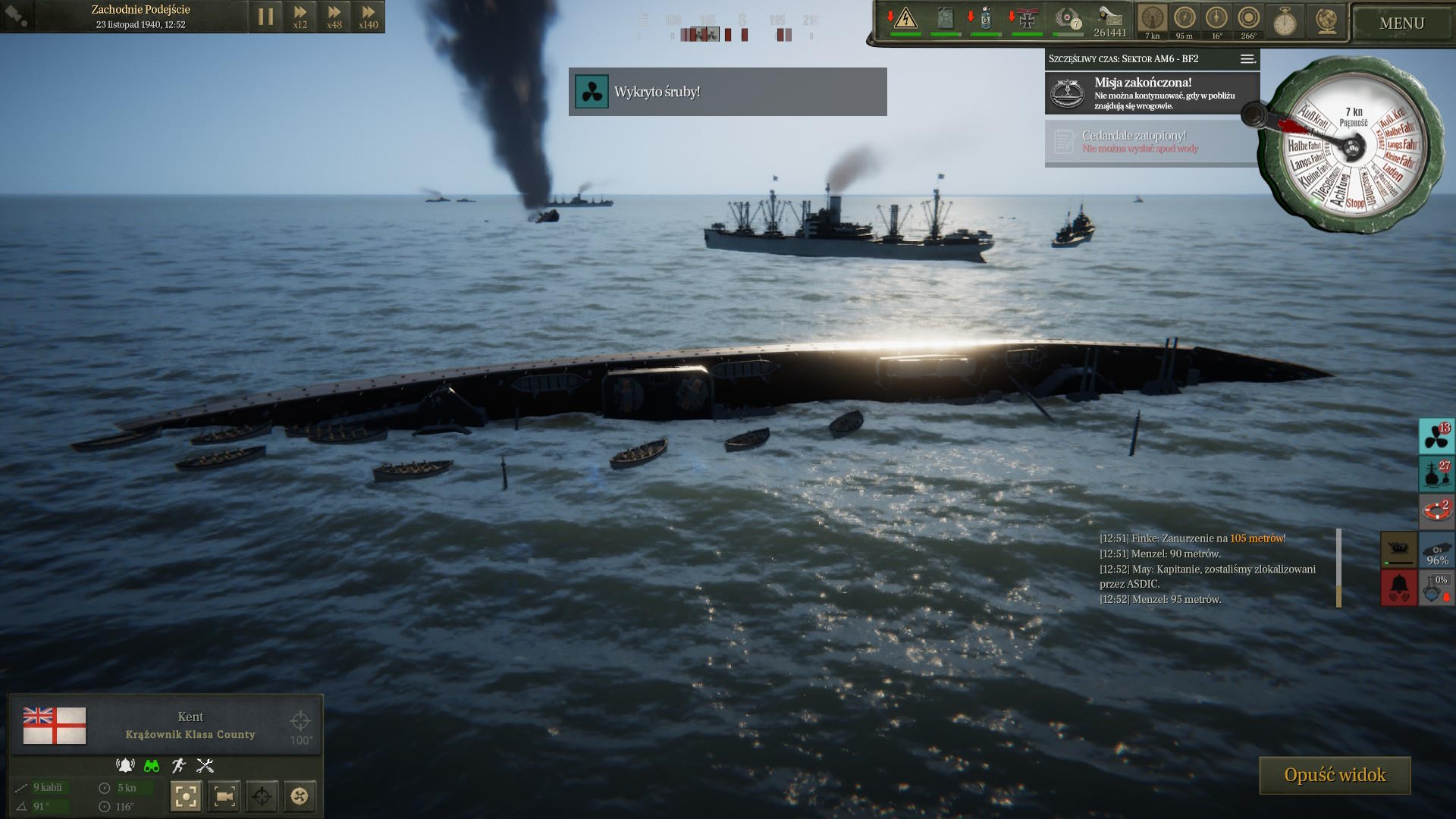This screenshot has height=819, width=1456.
Task: Show the detected ships contacts list
Action: point(1436,474)
